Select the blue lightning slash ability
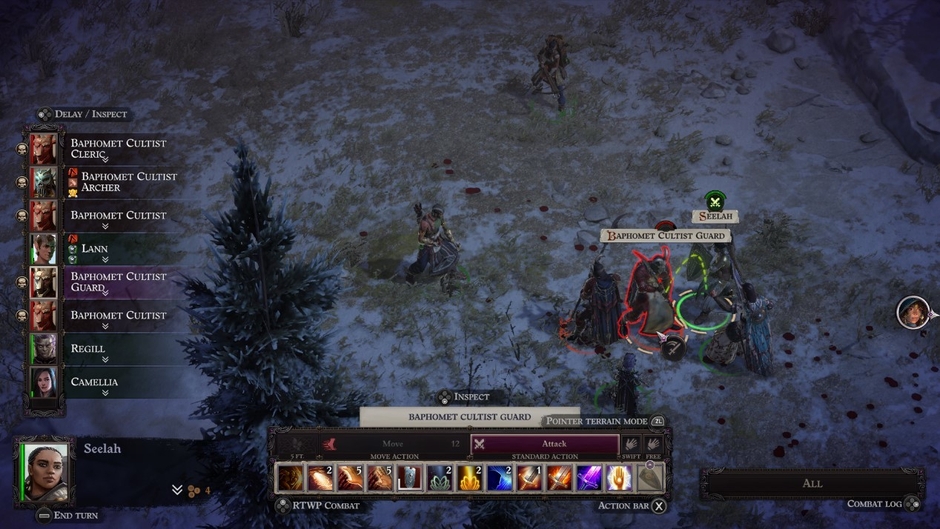940x529 pixels. (x=499, y=478)
